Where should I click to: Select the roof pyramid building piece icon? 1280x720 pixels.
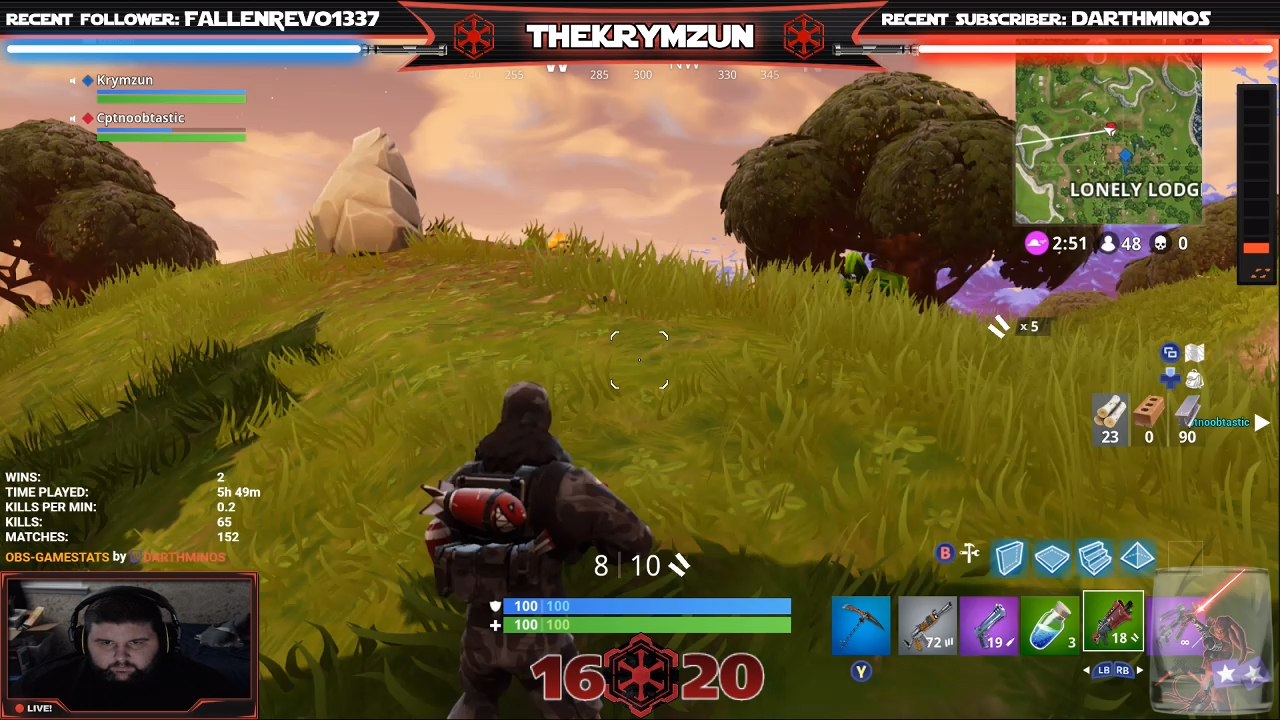click(1137, 558)
